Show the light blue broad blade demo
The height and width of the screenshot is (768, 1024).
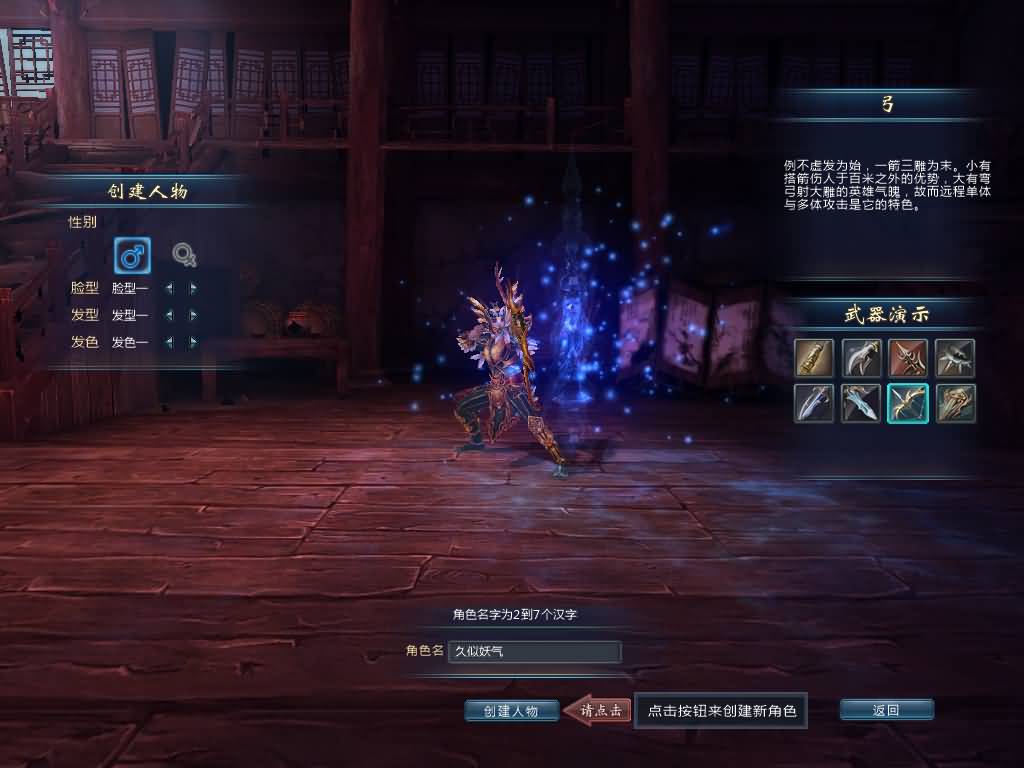[861, 403]
